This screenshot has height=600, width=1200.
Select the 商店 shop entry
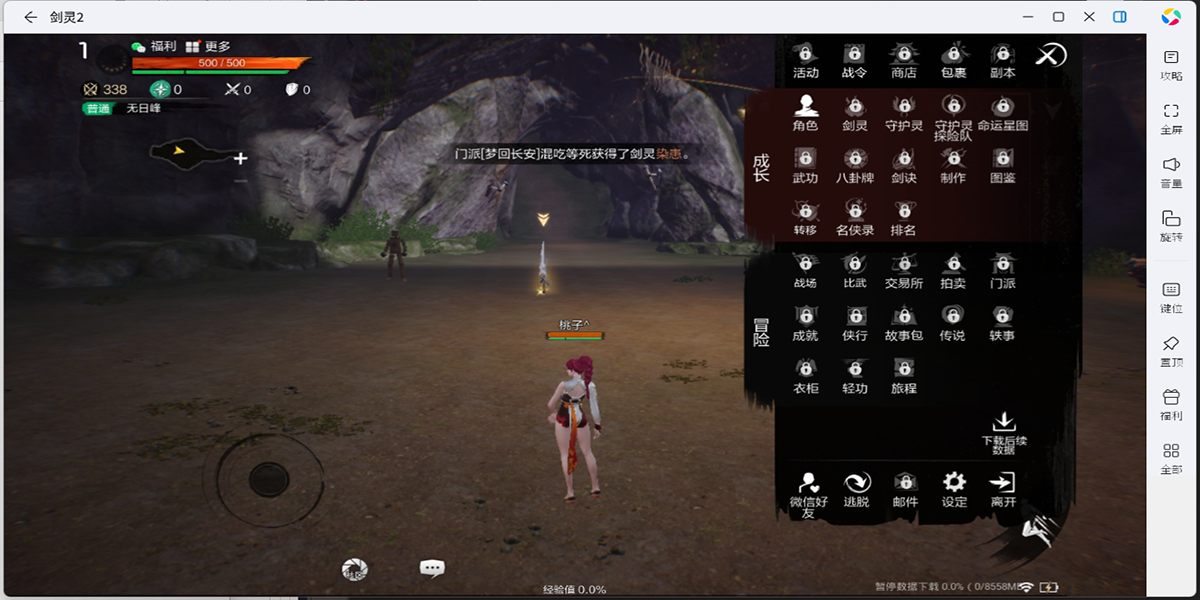click(x=904, y=59)
